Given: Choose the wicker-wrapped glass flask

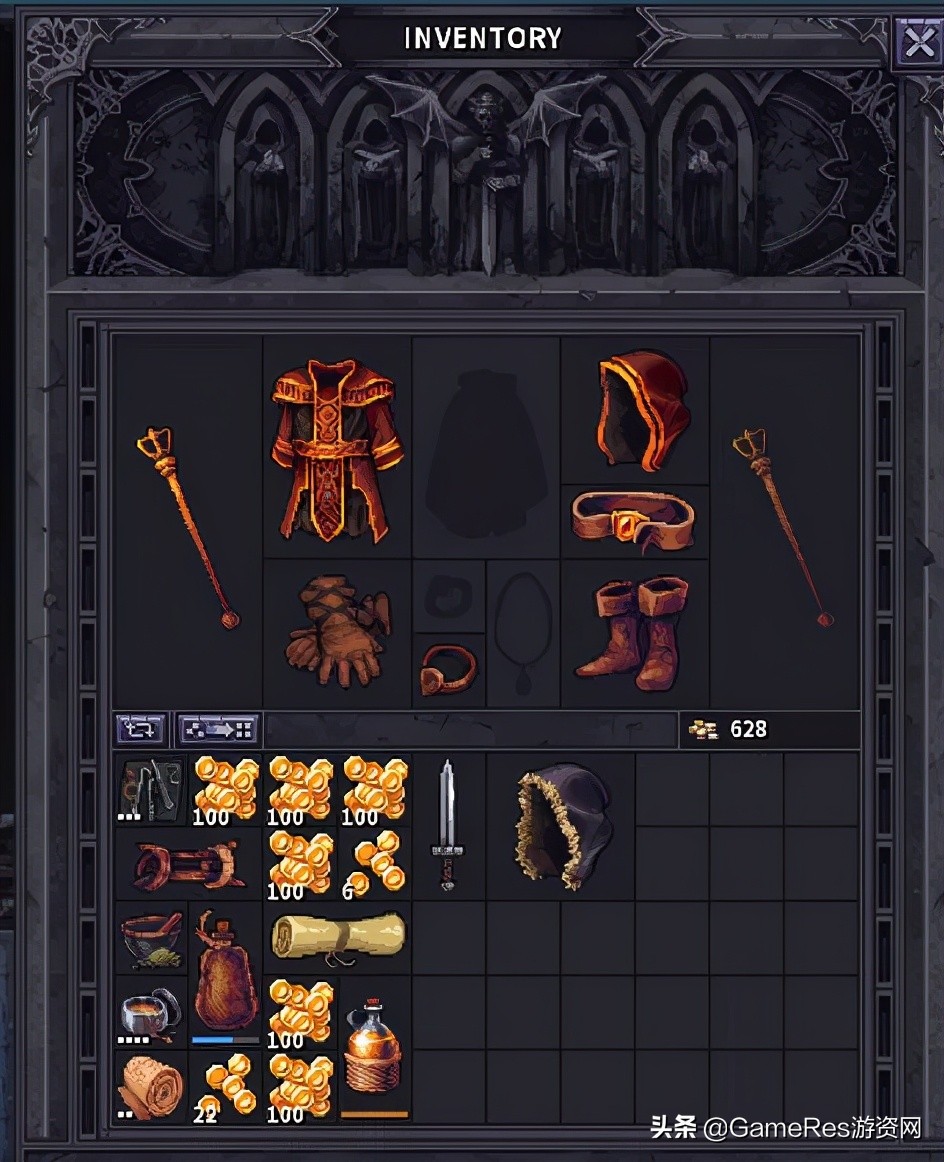Looking at the screenshot, I should (374, 1049).
